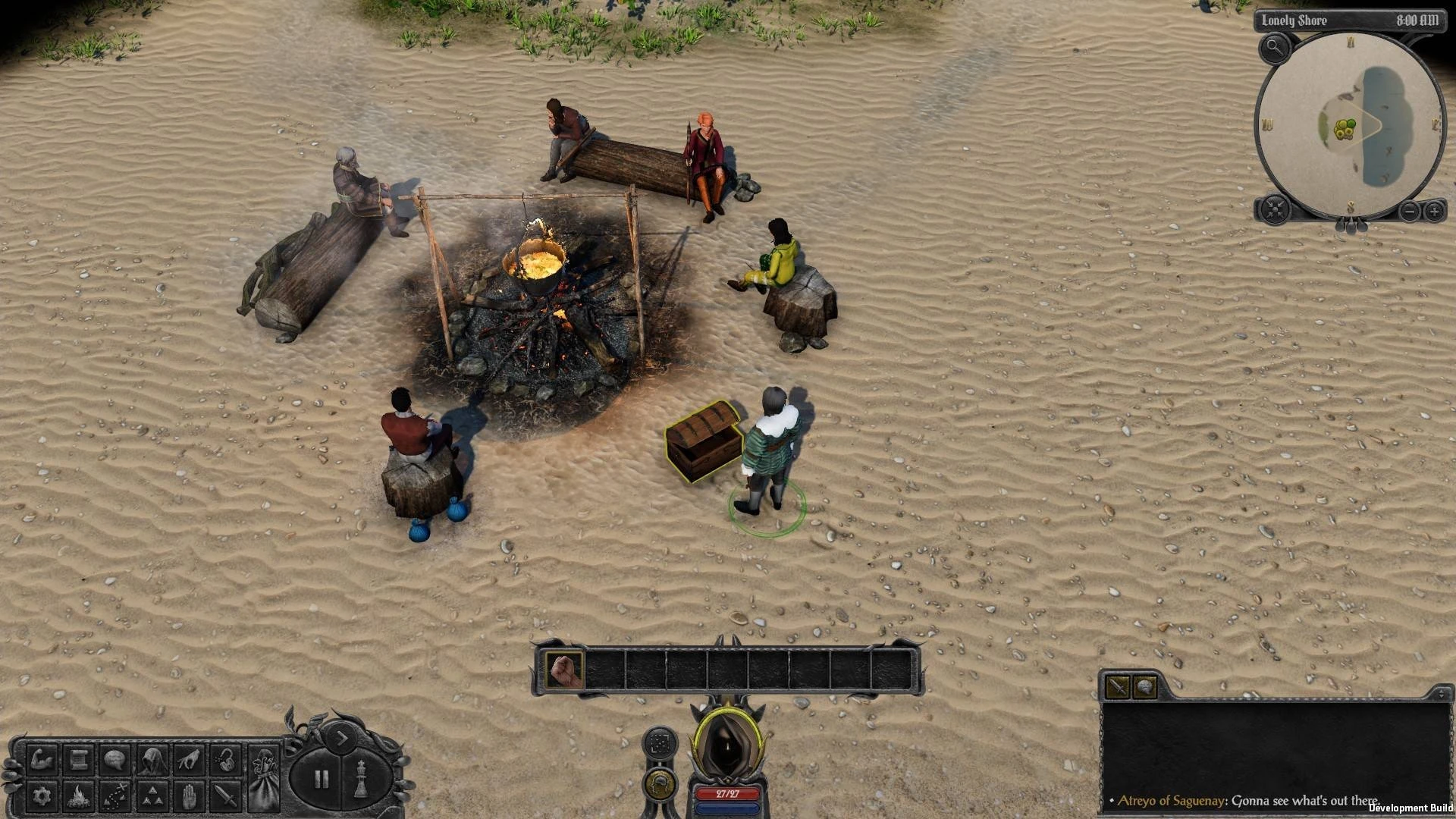This screenshot has width=1456, height=819.
Task: Open the map route icon with dotted trail
Action: pos(115,796)
